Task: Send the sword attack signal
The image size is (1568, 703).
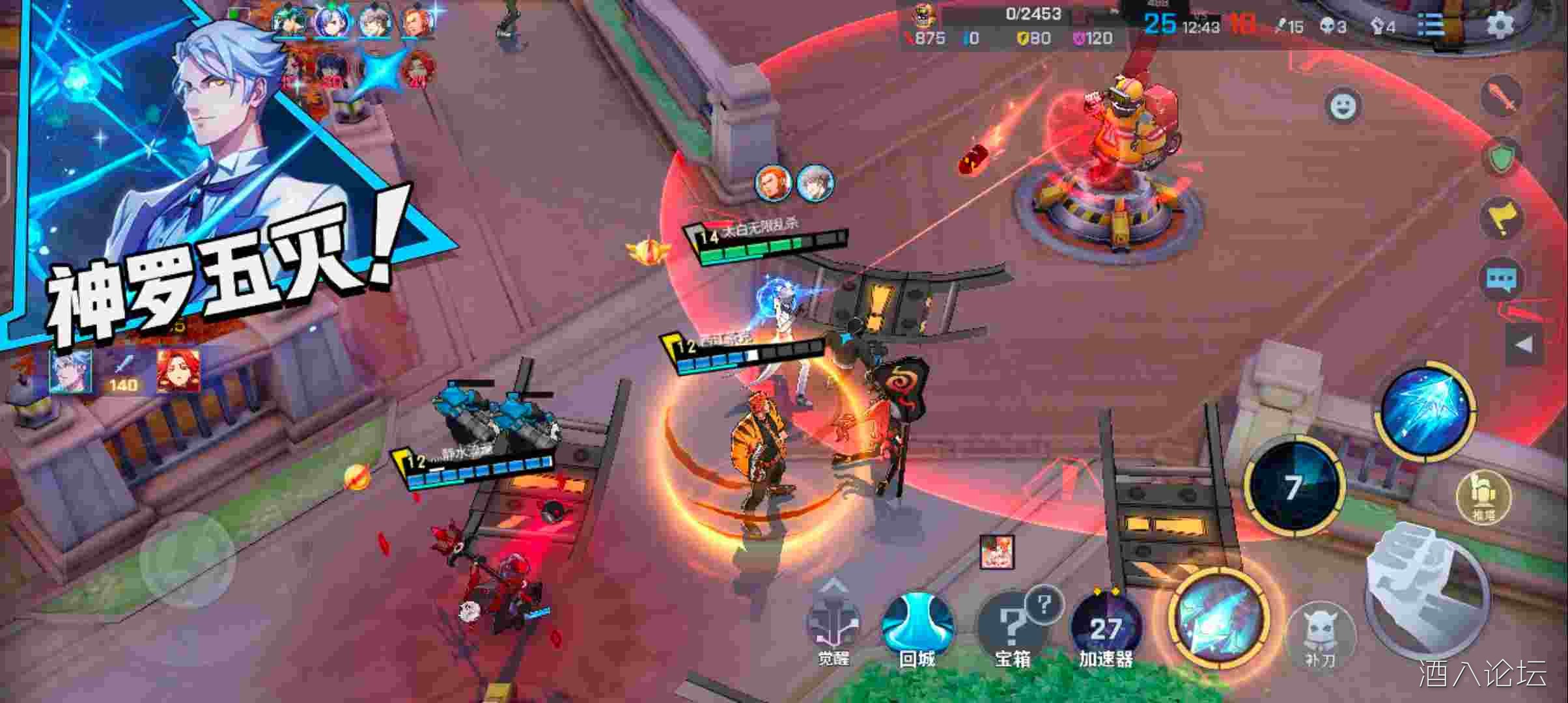Action: pyautogui.click(x=1502, y=96)
